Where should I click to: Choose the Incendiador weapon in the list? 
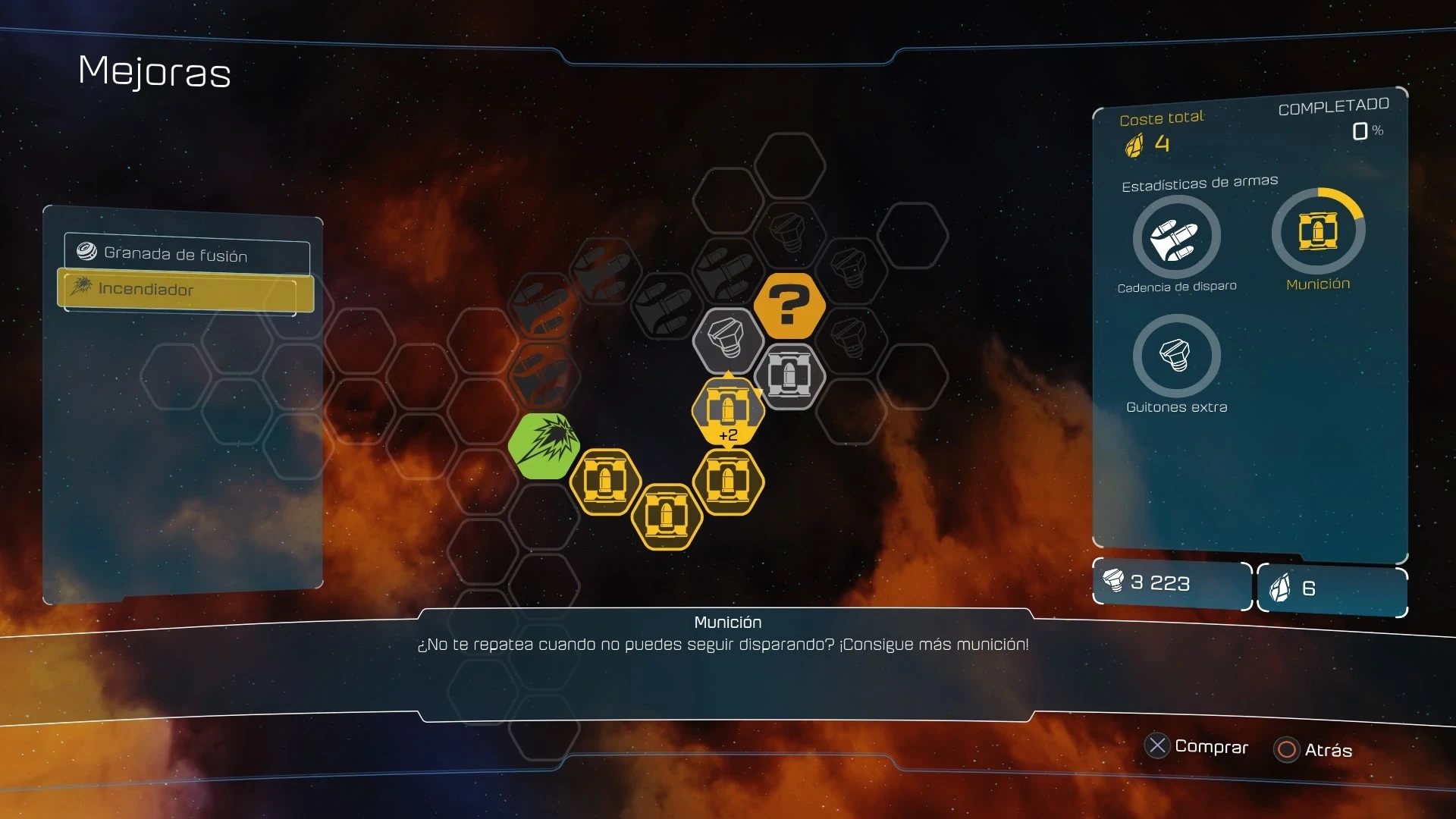(186, 290)
